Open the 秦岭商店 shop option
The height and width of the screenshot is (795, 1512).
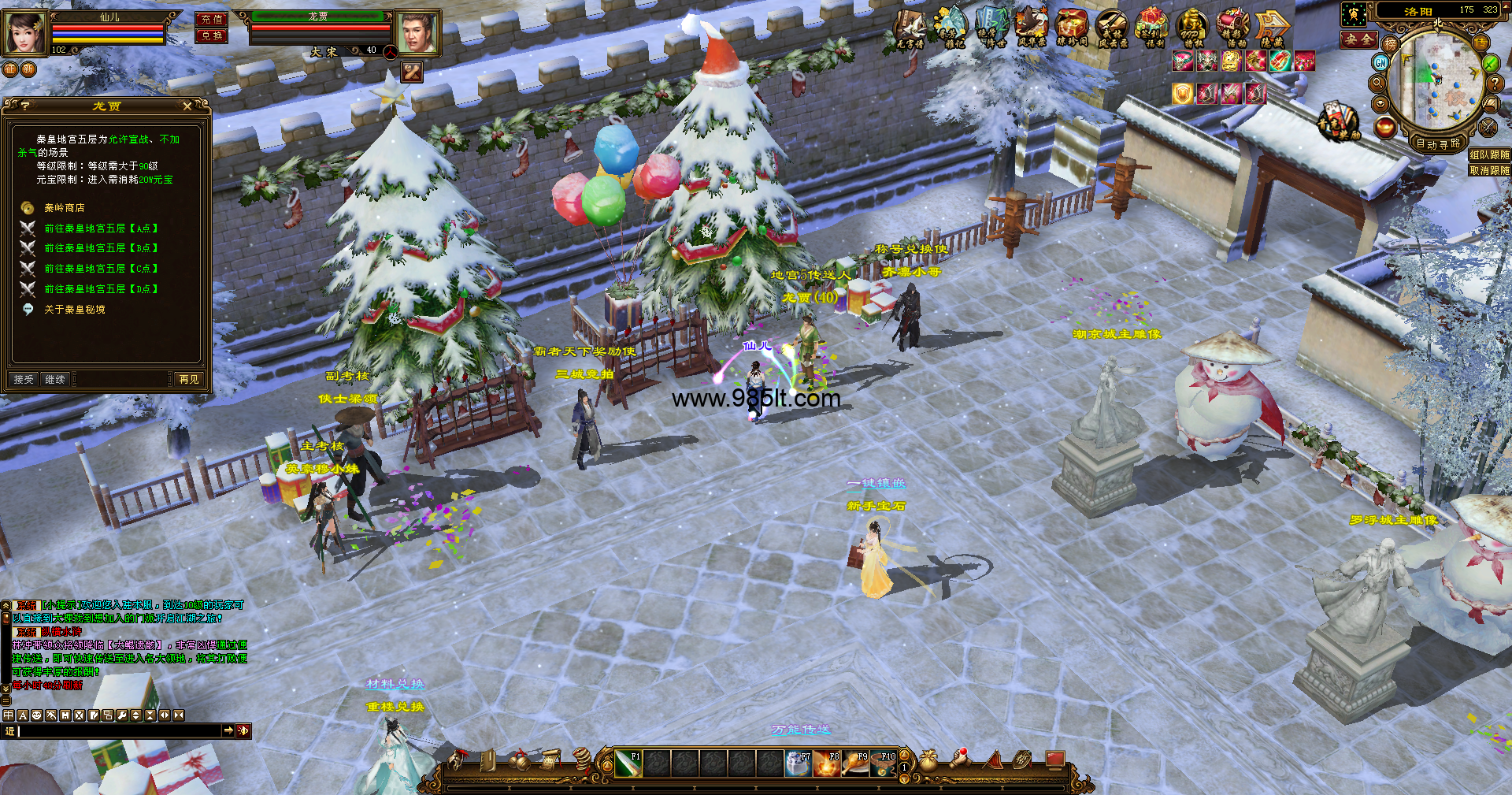tap(64, 208)
